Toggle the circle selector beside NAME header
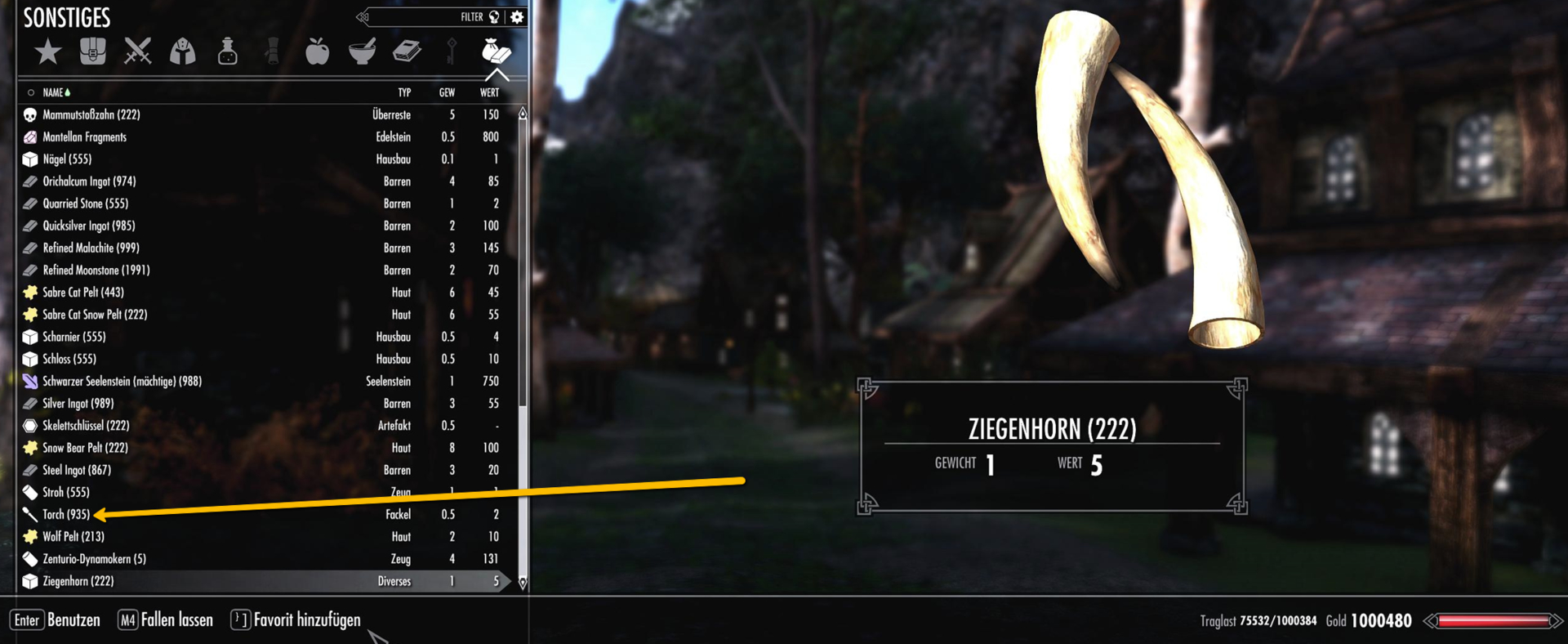This screenshot has width=1568, height=644. click(33, 92)
